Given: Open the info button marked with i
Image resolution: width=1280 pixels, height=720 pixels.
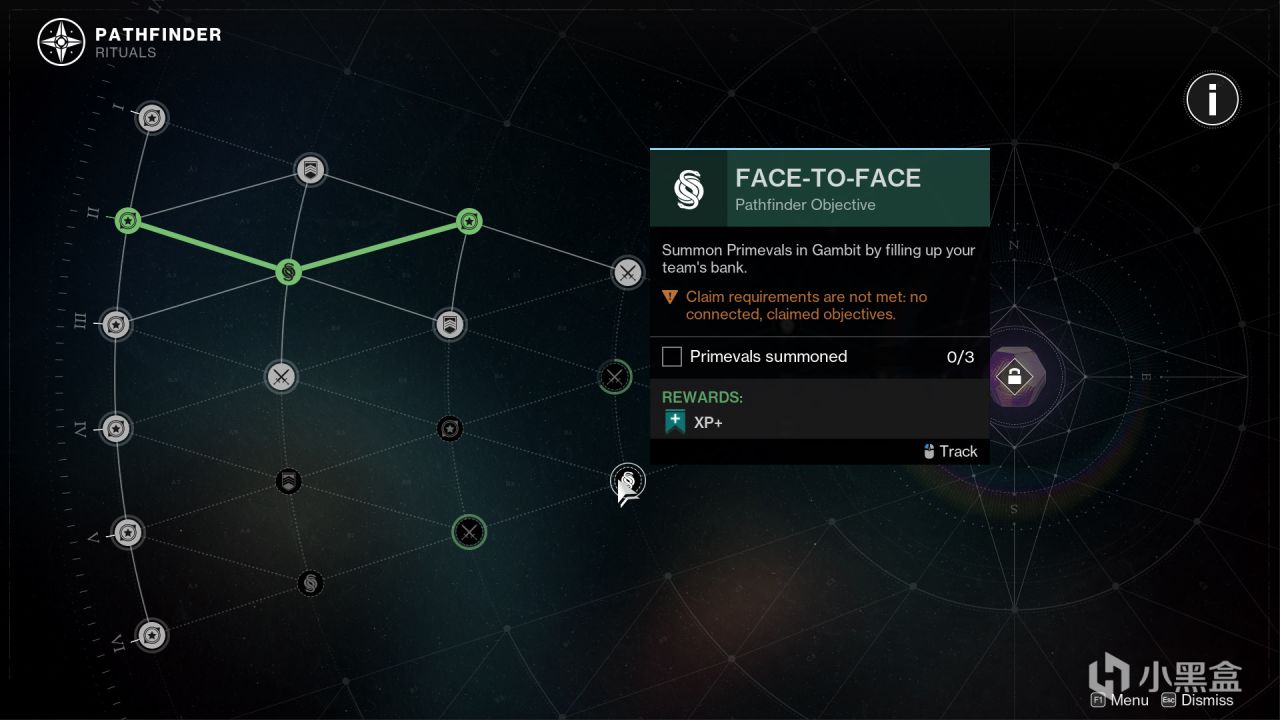Looking at the screenshot, I should 1212,99.
